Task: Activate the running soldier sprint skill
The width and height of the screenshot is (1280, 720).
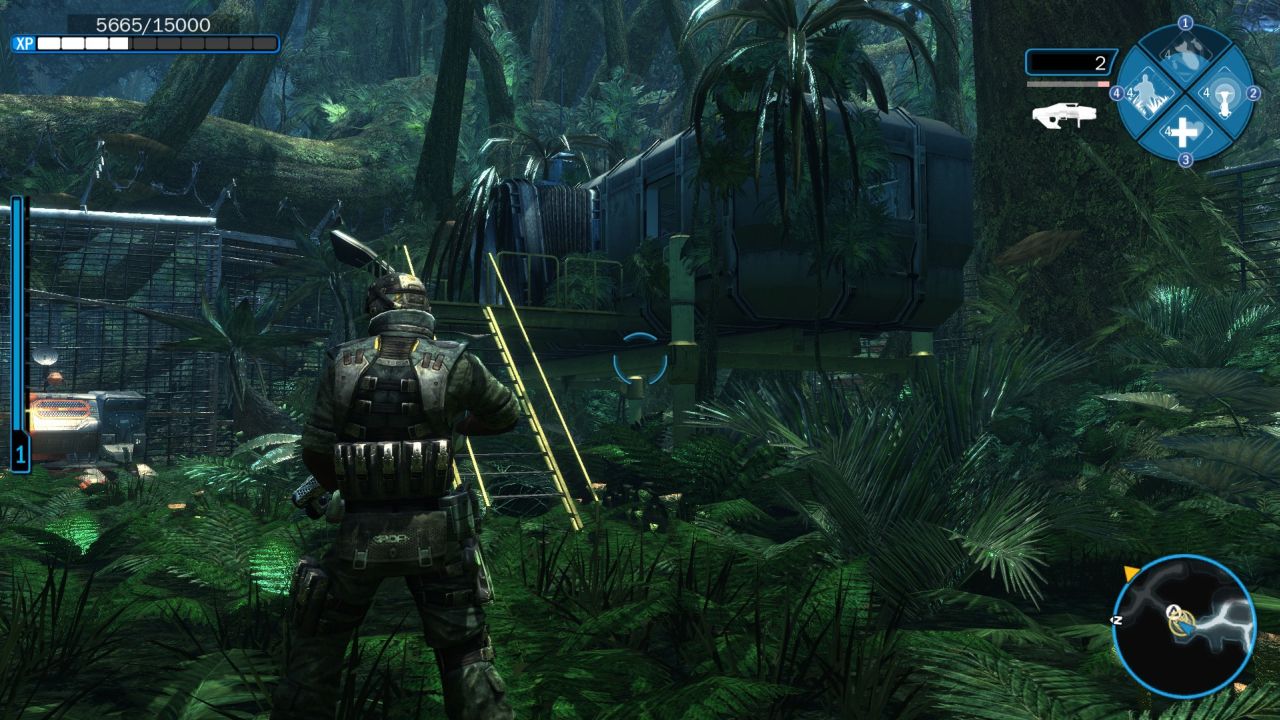Action: (x=1148, y=94)
